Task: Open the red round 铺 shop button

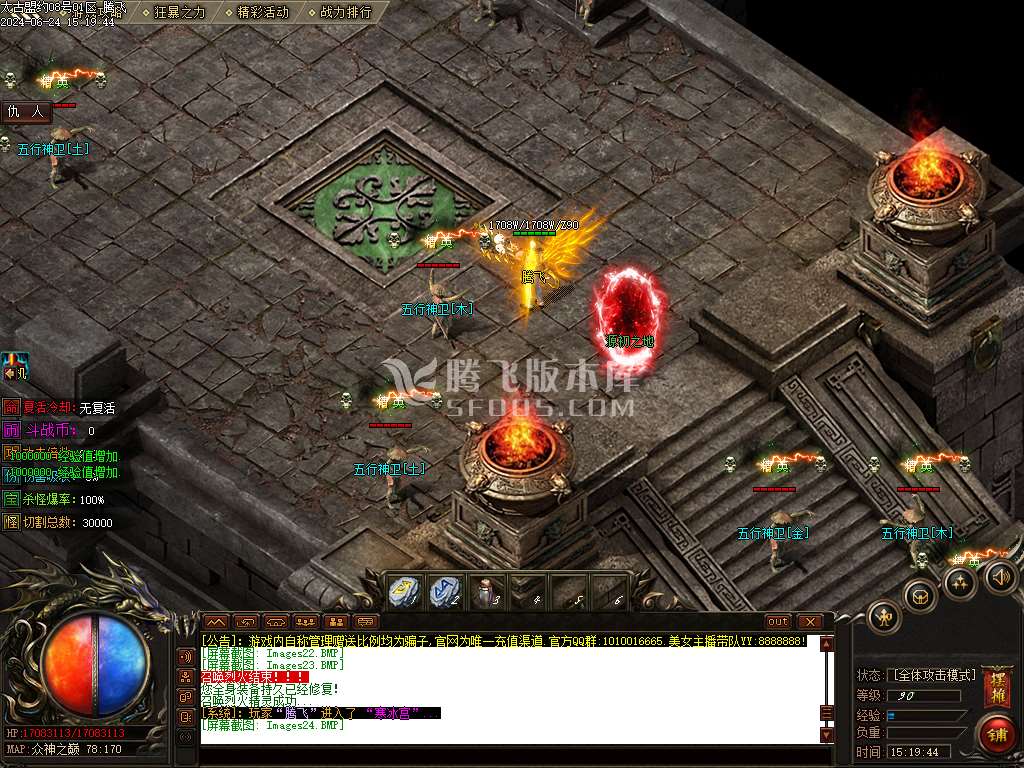Action: tap(995, 735)
